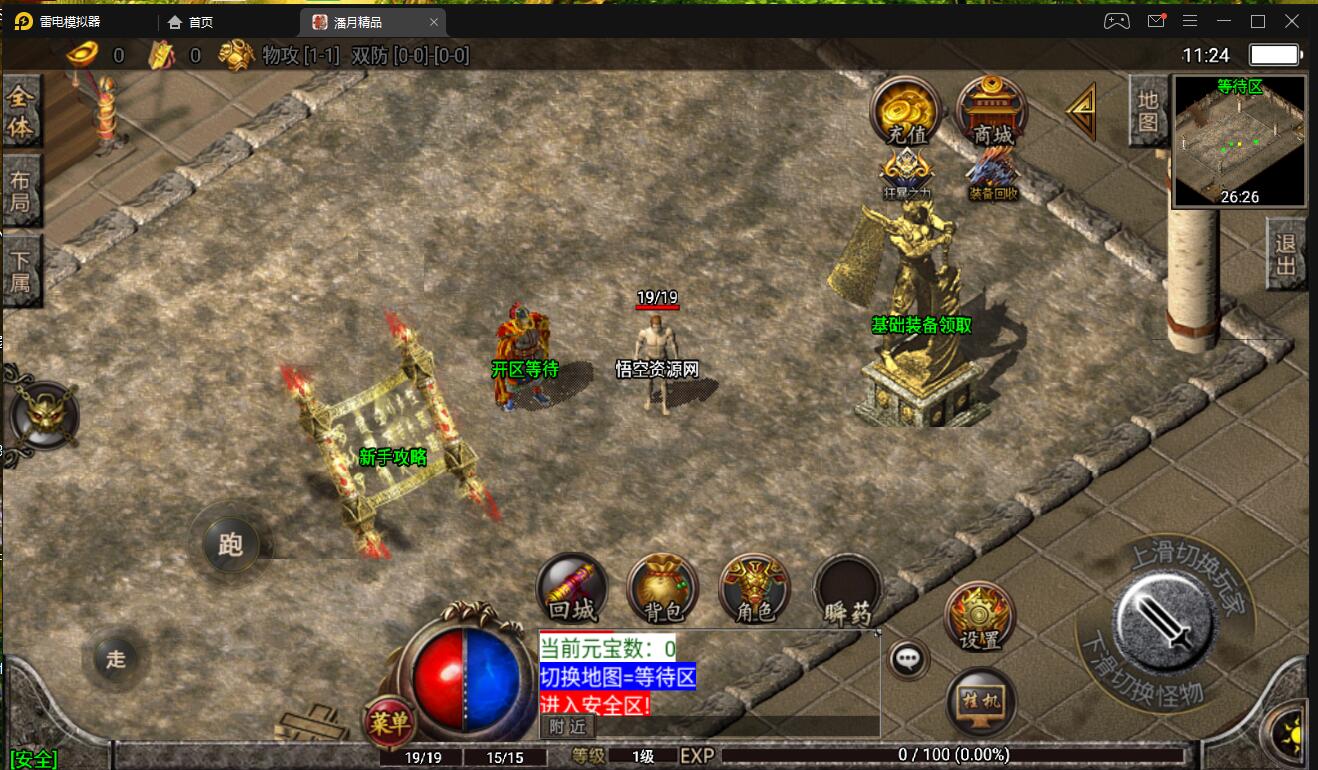This screenshot has width=1318, height=770.
Task: Open the 菜单 menu button
Action: [x=388, y=721]
